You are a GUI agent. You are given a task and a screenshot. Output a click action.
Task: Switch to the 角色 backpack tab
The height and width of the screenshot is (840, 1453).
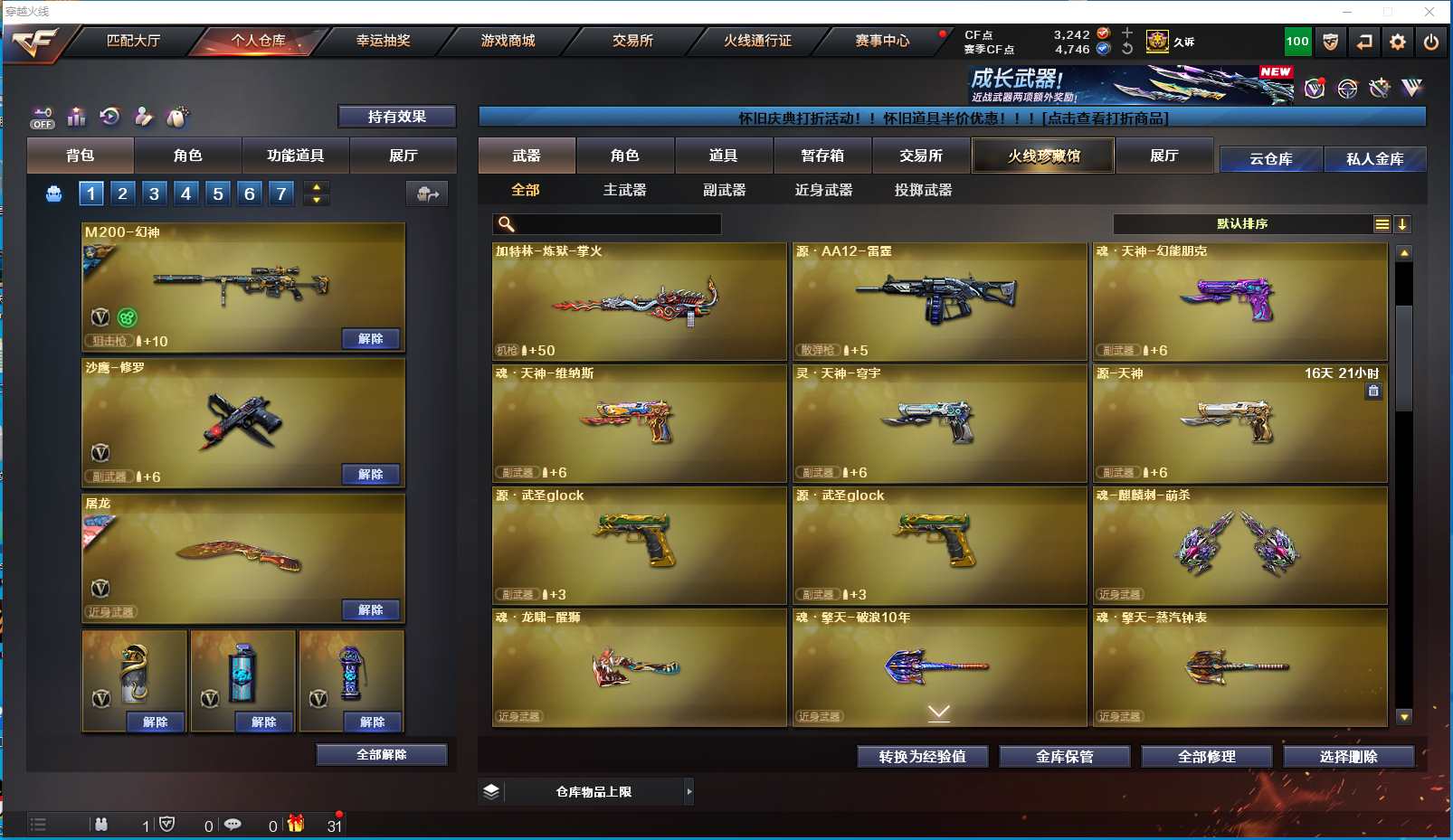click(x=187, y=156)
